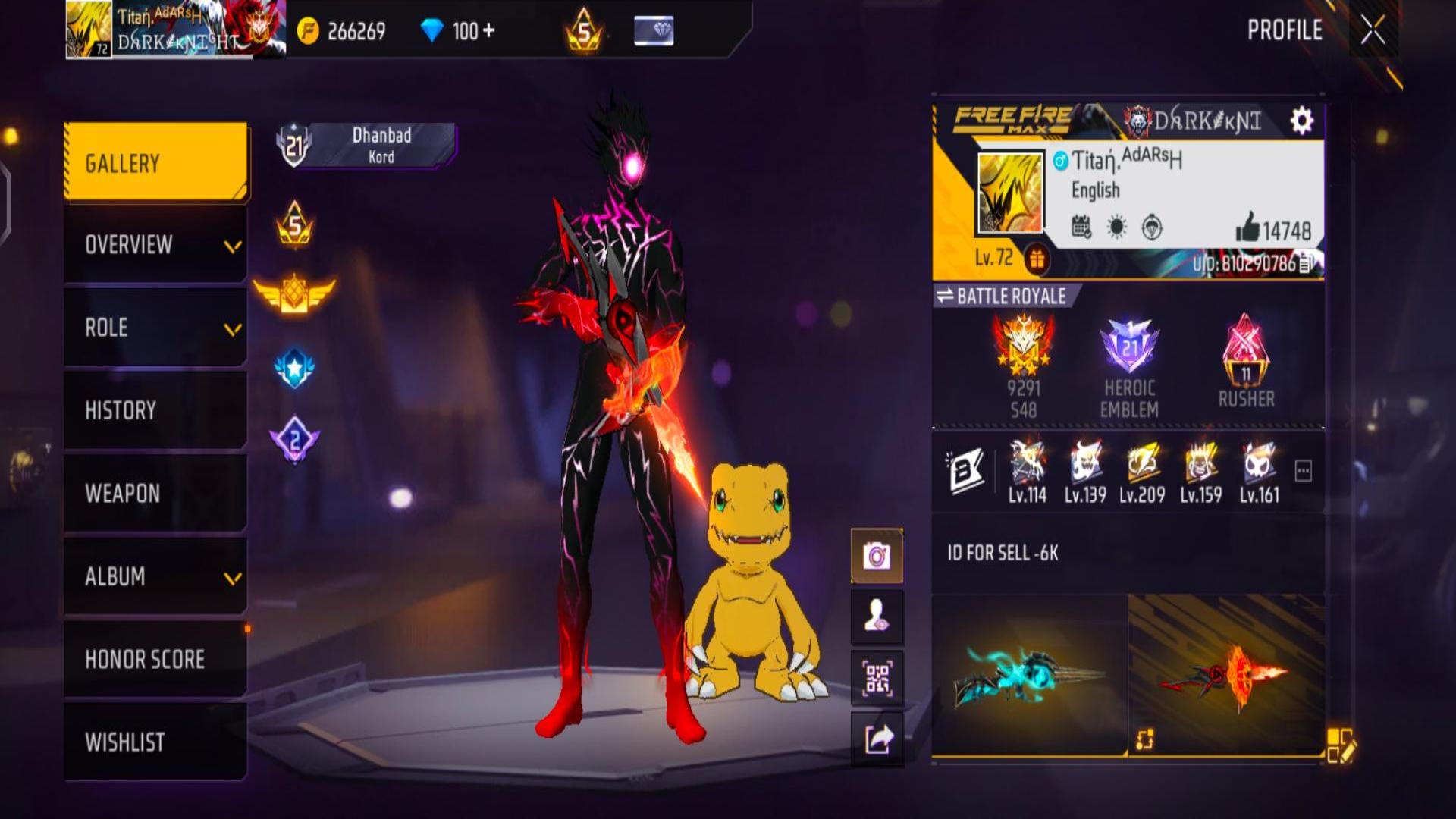Switch to the Role tab
Image resolution: width=1456 pixels, height=819 pixels.
pos(155,328)
